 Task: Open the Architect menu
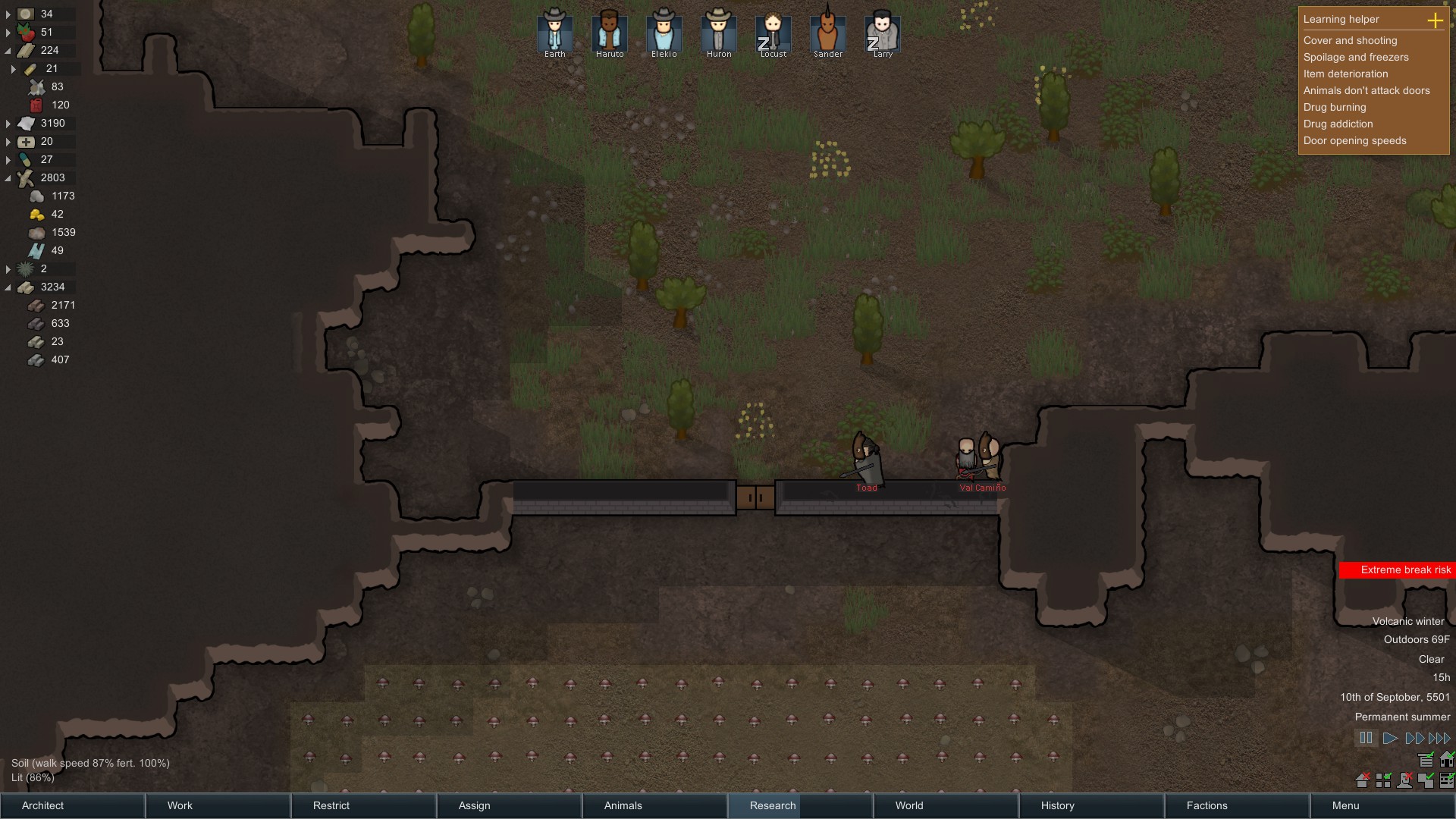[72, 805]
